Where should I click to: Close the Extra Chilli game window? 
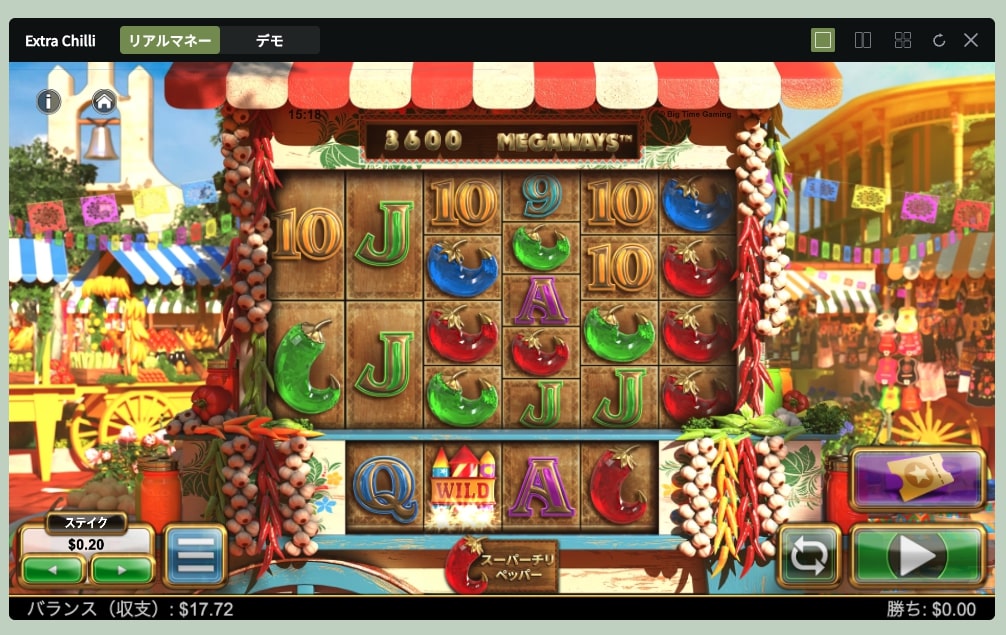click(x=971, y=40)
